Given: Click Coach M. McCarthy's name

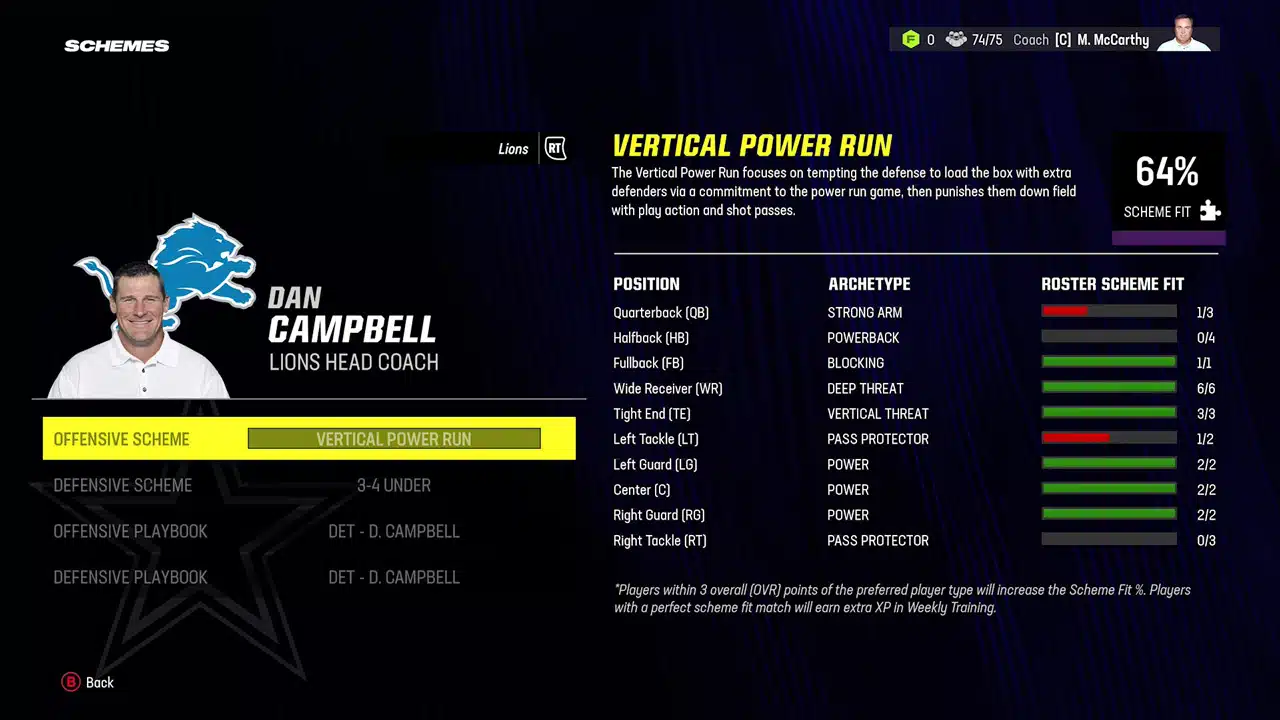Looking at the screenshot, I should coord(1113,40).
